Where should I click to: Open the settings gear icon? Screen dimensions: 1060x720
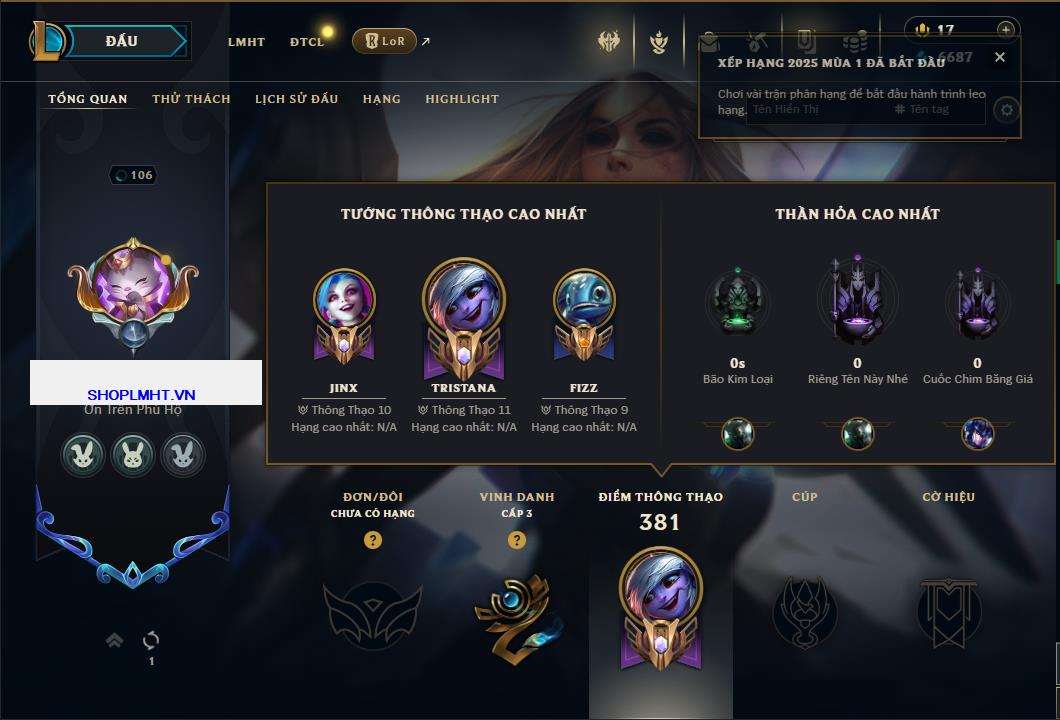(x=1007, y=110)
